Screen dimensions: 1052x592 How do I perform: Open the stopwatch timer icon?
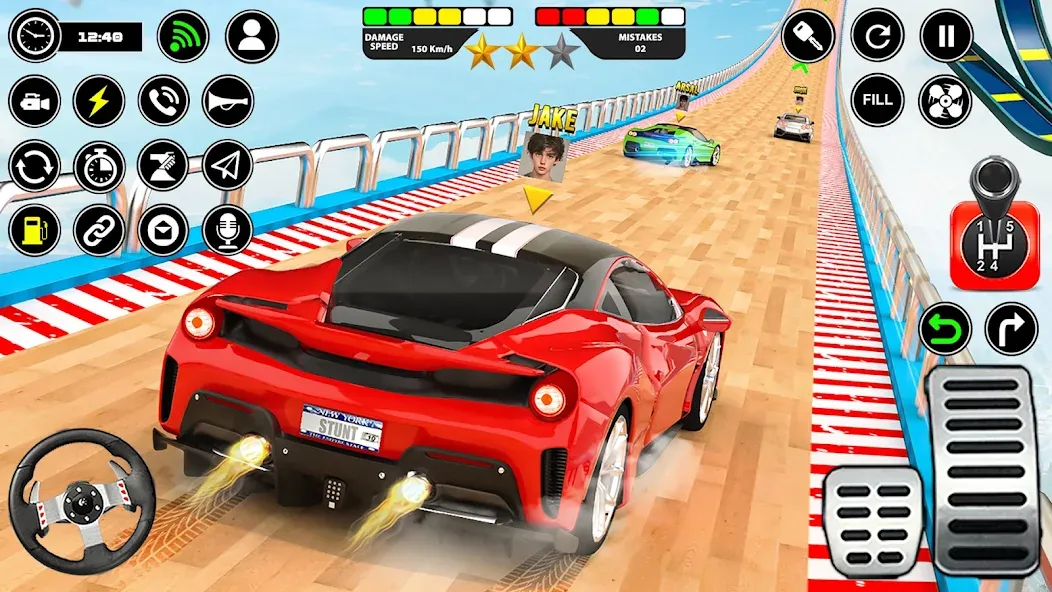[99, 166]
